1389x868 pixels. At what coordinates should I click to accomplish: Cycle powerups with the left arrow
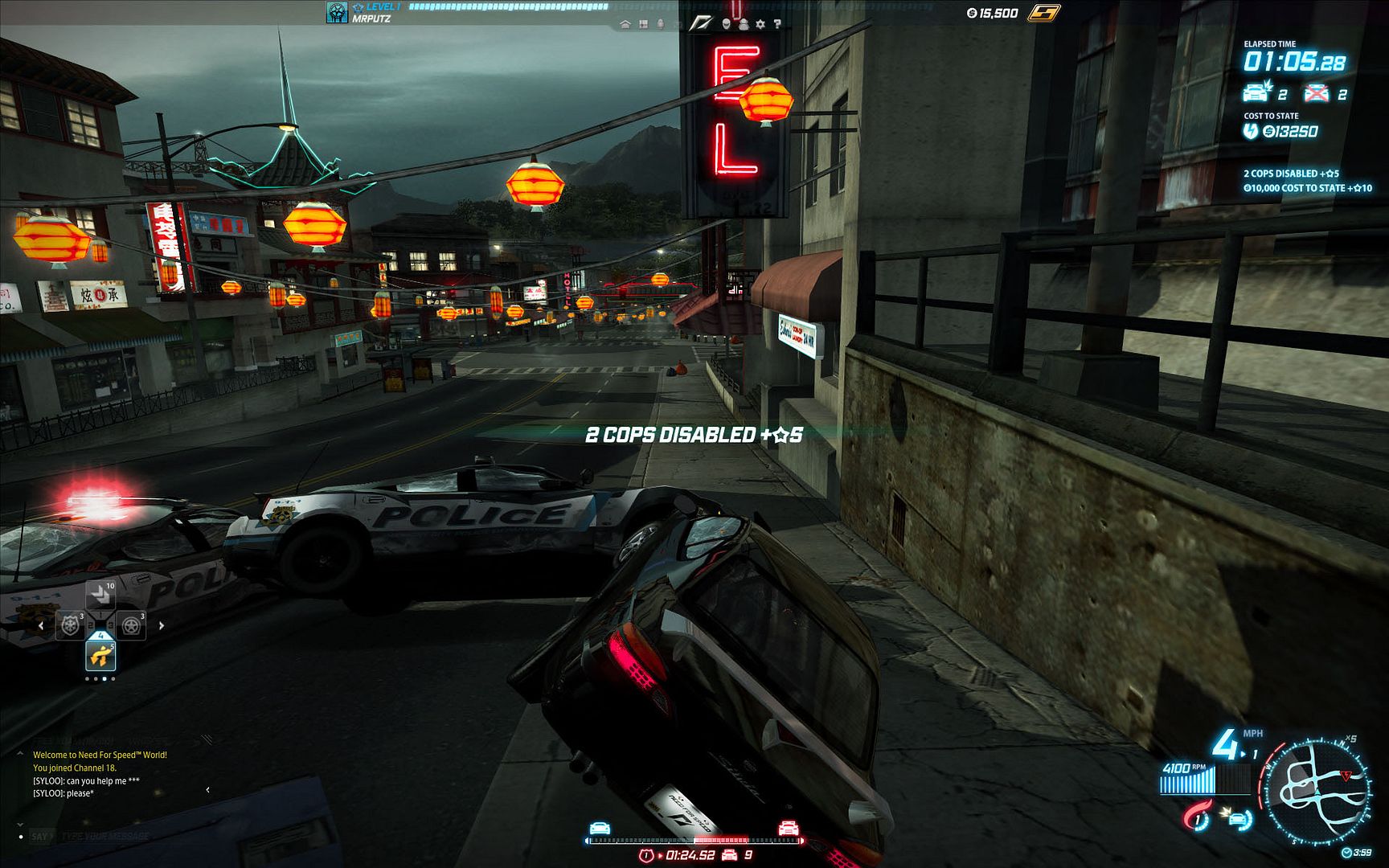pos(42,625)
